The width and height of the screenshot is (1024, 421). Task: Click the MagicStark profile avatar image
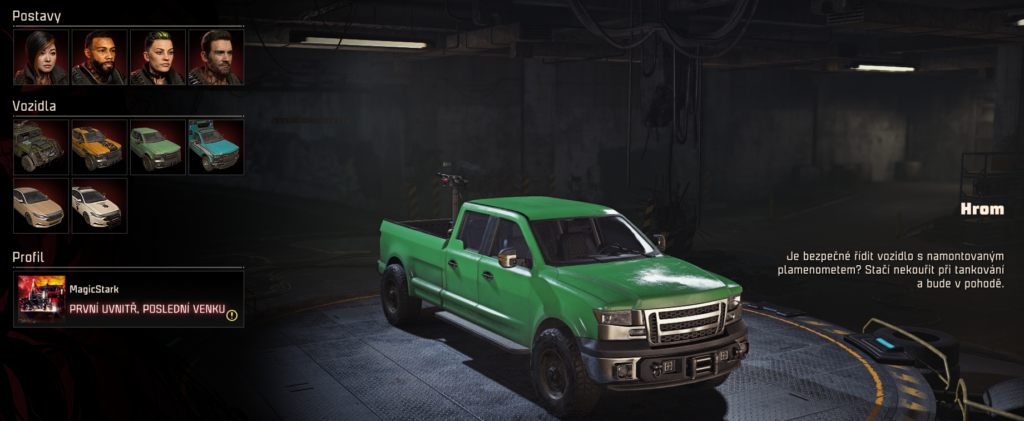click(41, 299)
